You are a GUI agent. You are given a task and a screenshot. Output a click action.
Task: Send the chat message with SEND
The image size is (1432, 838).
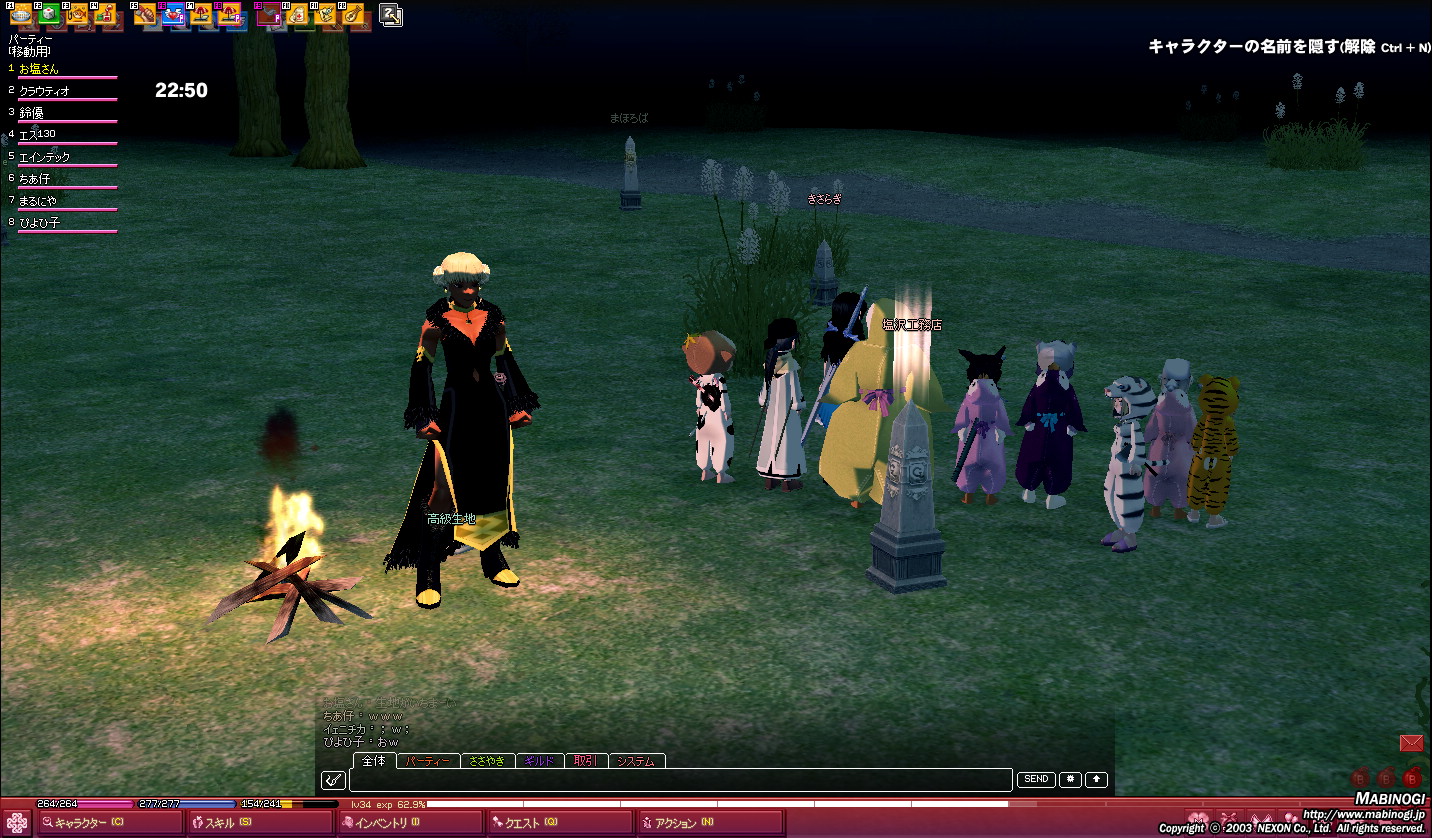point(1036,780)
